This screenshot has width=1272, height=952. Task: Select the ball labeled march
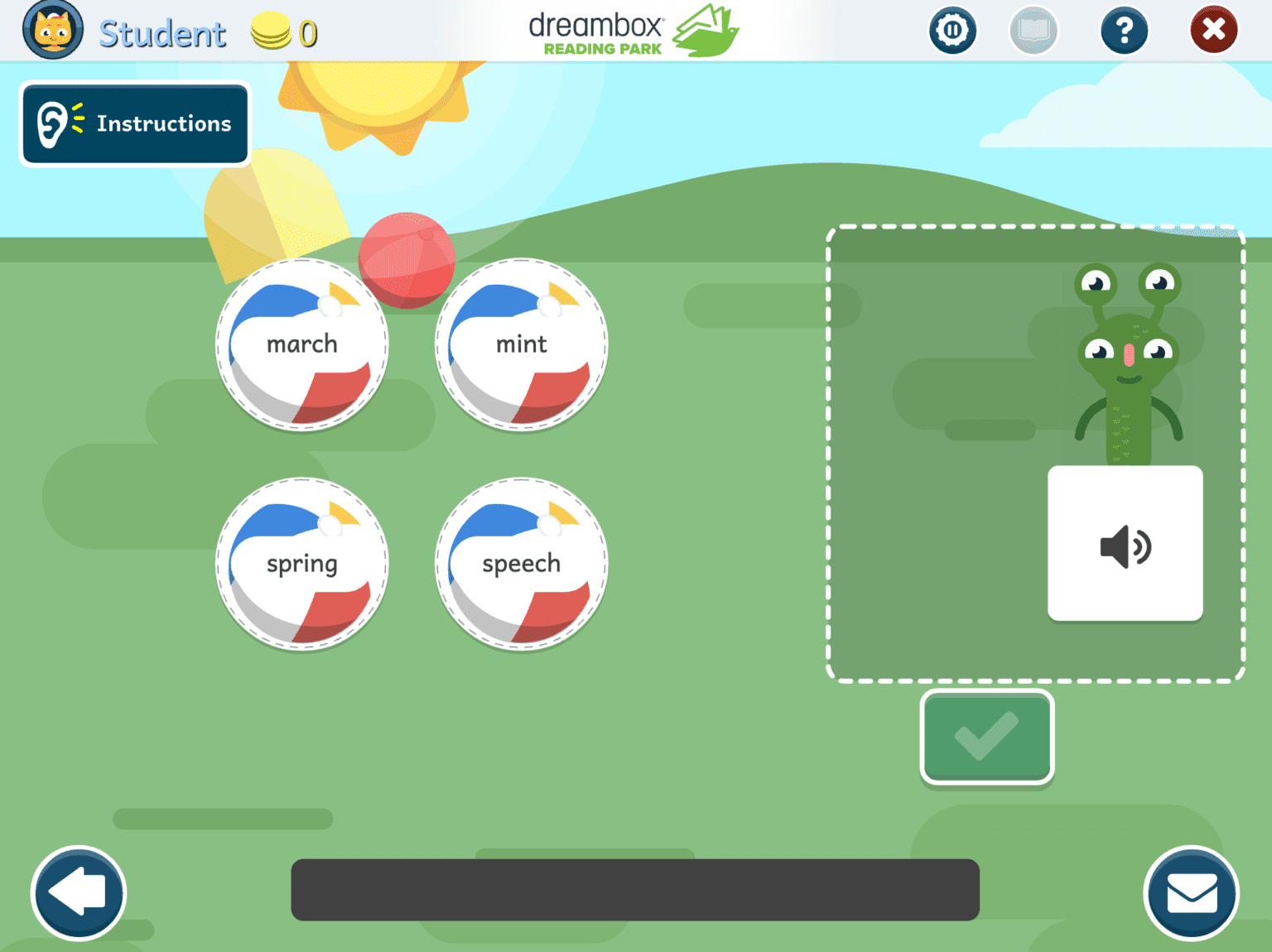tap(301, 344)
